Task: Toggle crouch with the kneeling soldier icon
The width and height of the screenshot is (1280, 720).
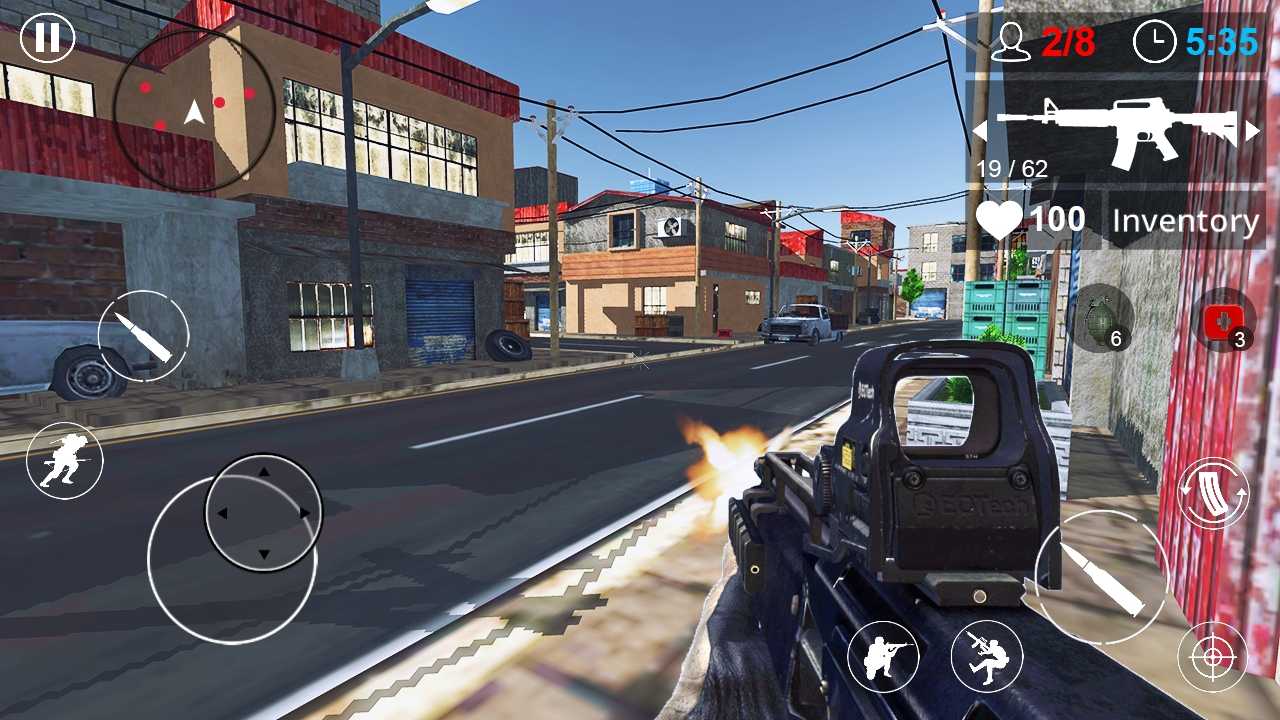Action: pos(886,655)
